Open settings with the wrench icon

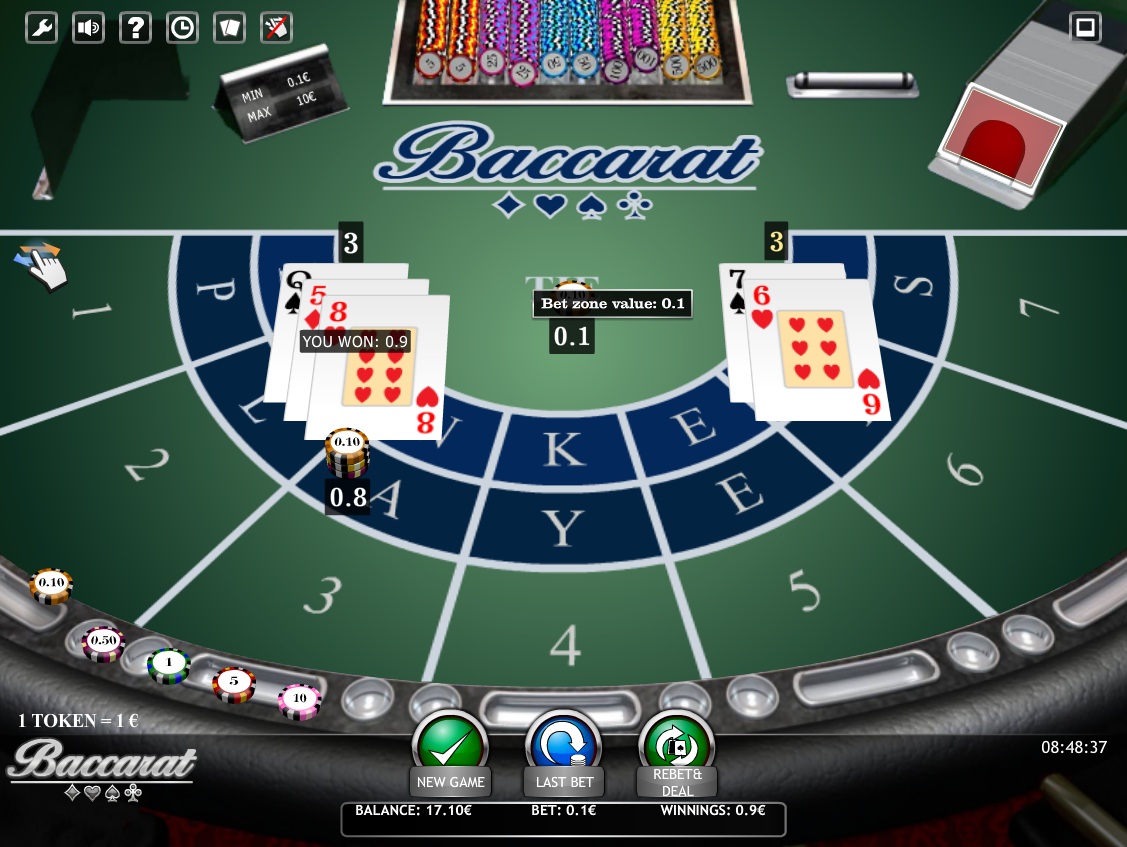(x=41, y=27)
